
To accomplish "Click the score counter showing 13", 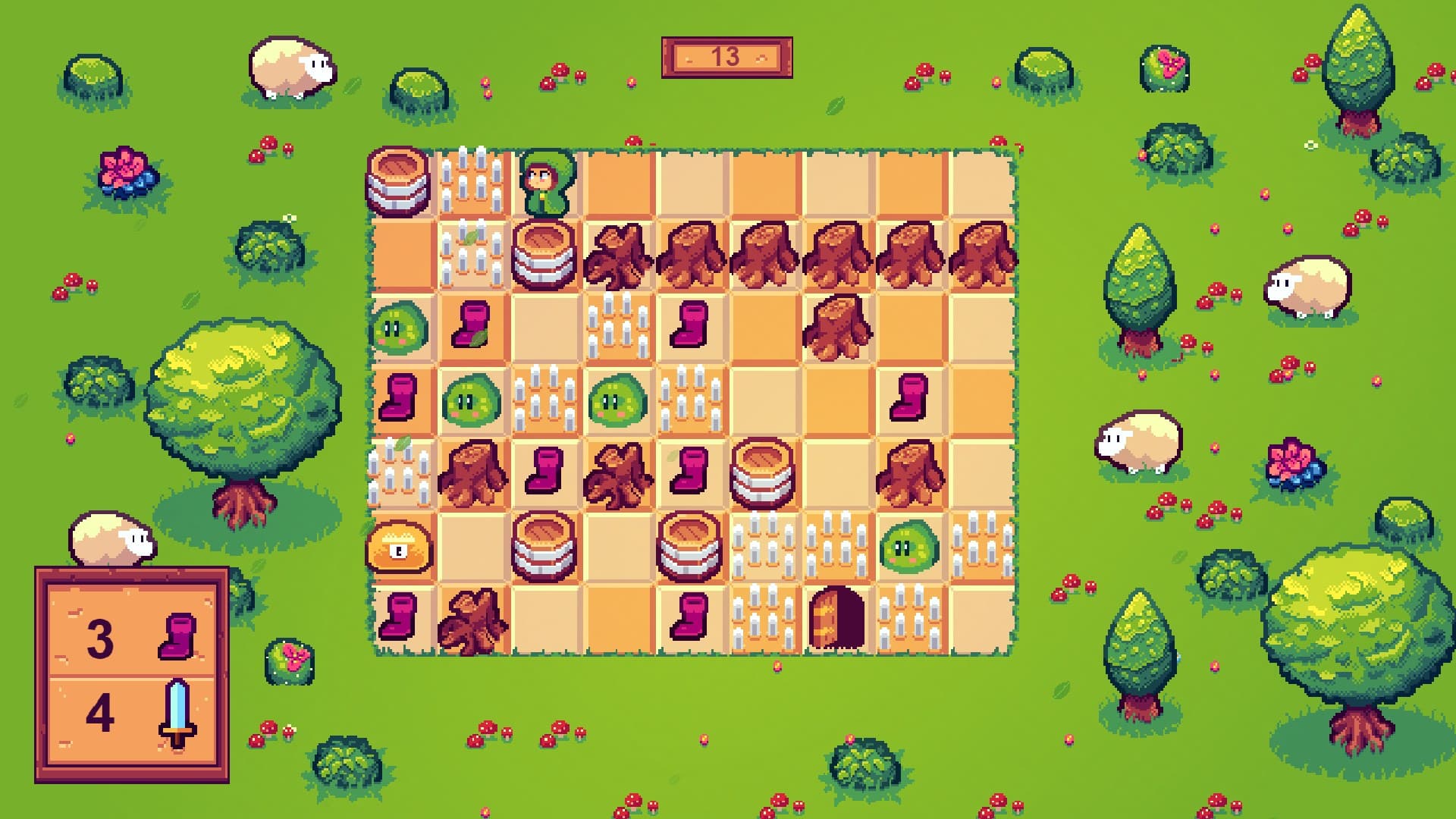I will 728,57.
